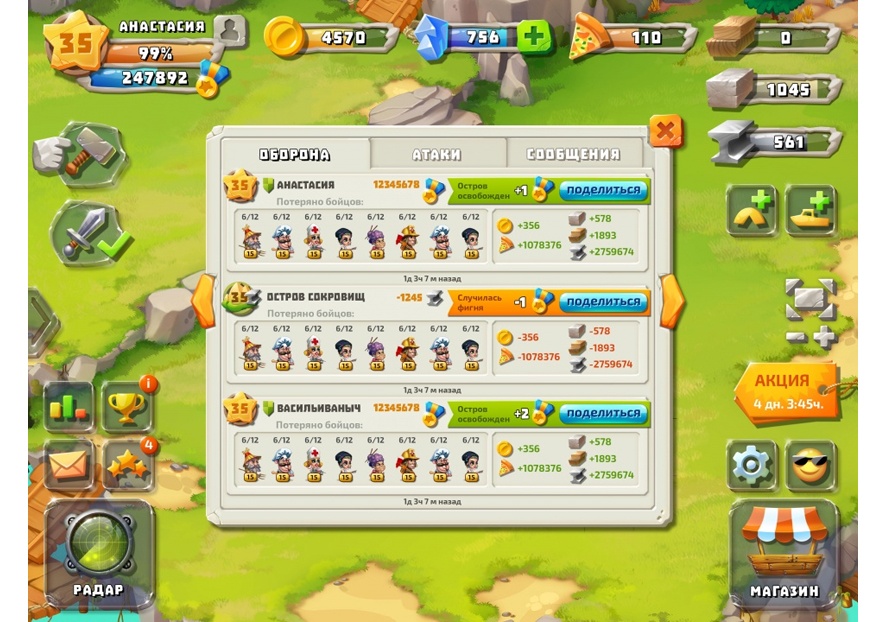Viewport: 886px width, 622px height.
Task: Go to the next page arrow
Action: pos(672,300)
